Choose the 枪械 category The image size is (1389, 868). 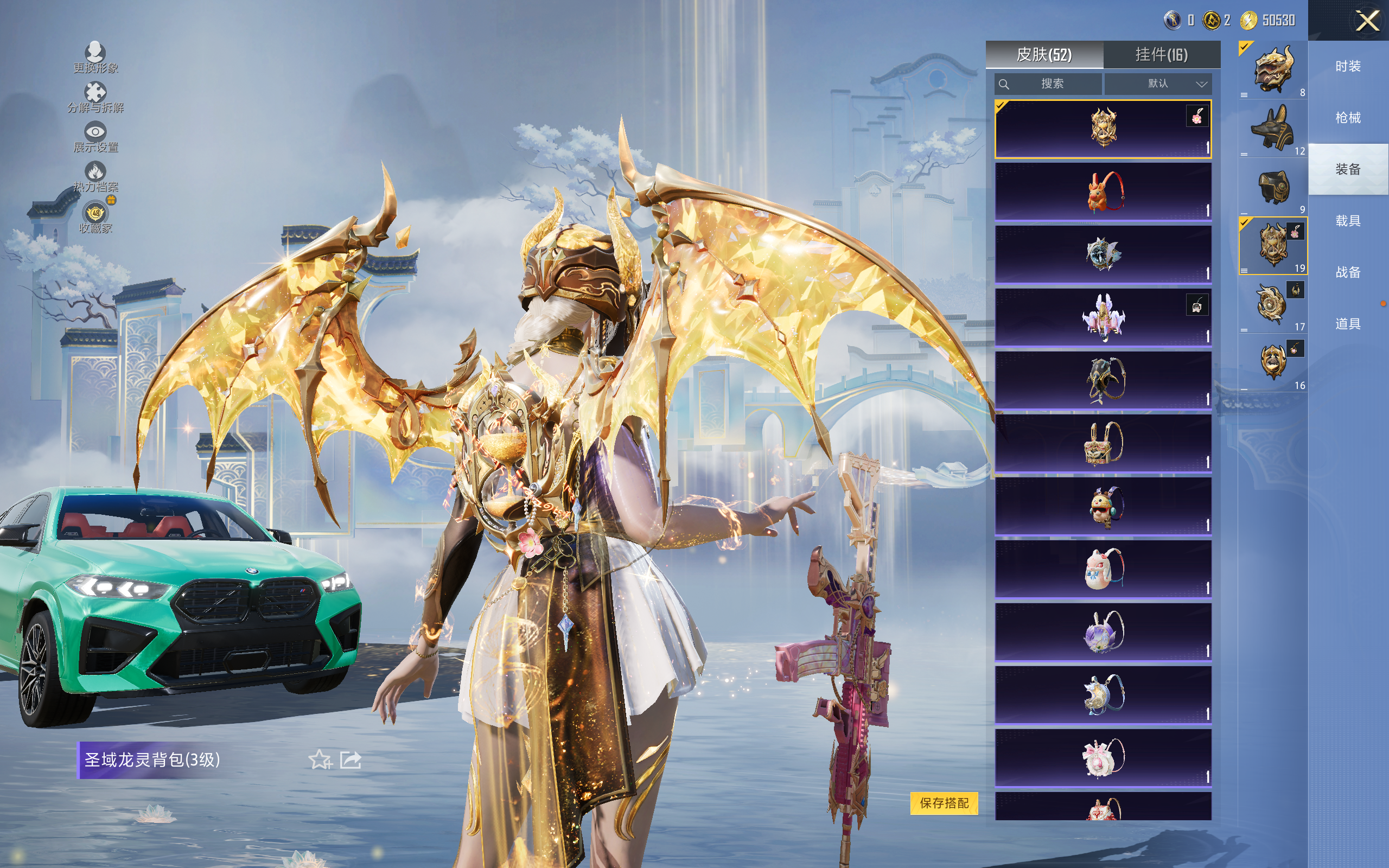click(1348, 118)
